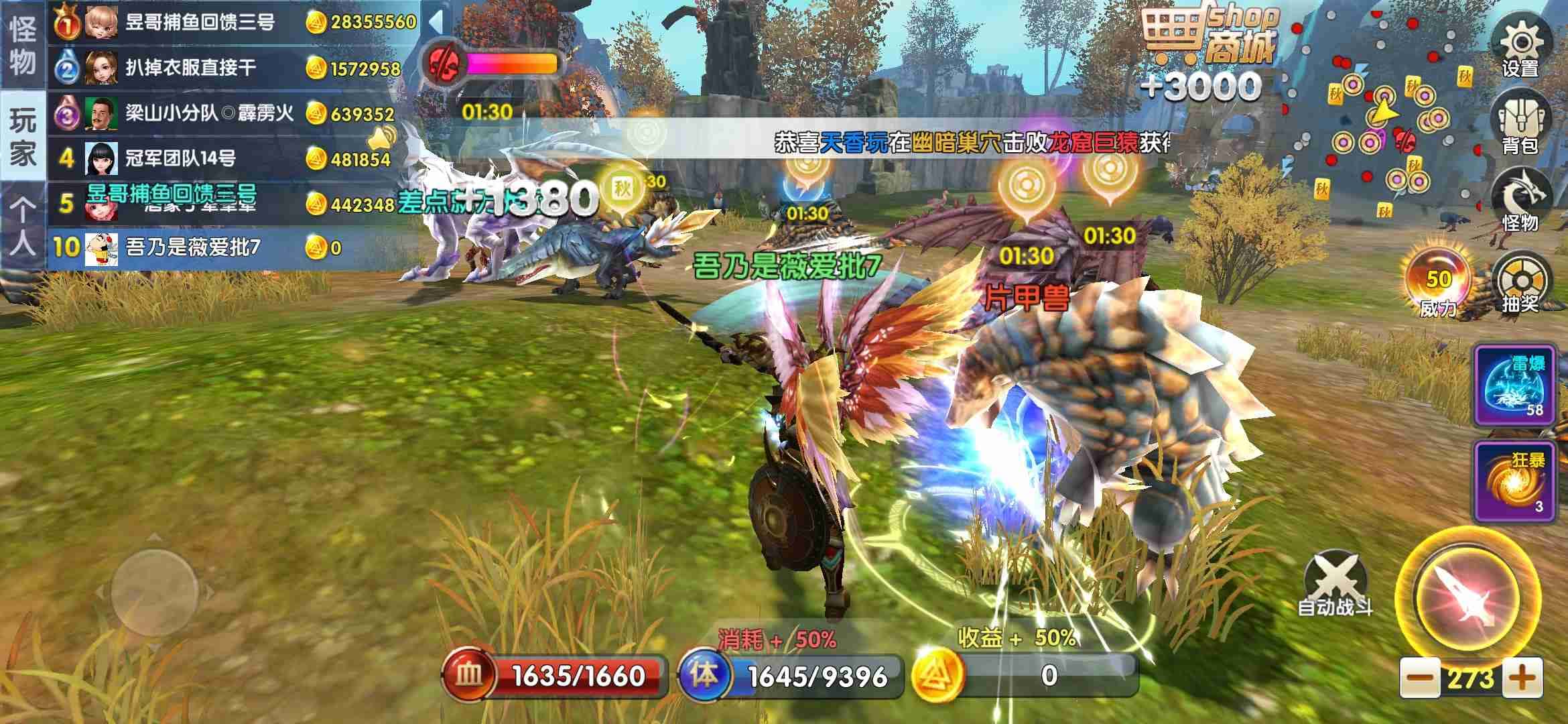Switch to the 玩家 ranking tab

coord(23,136)
